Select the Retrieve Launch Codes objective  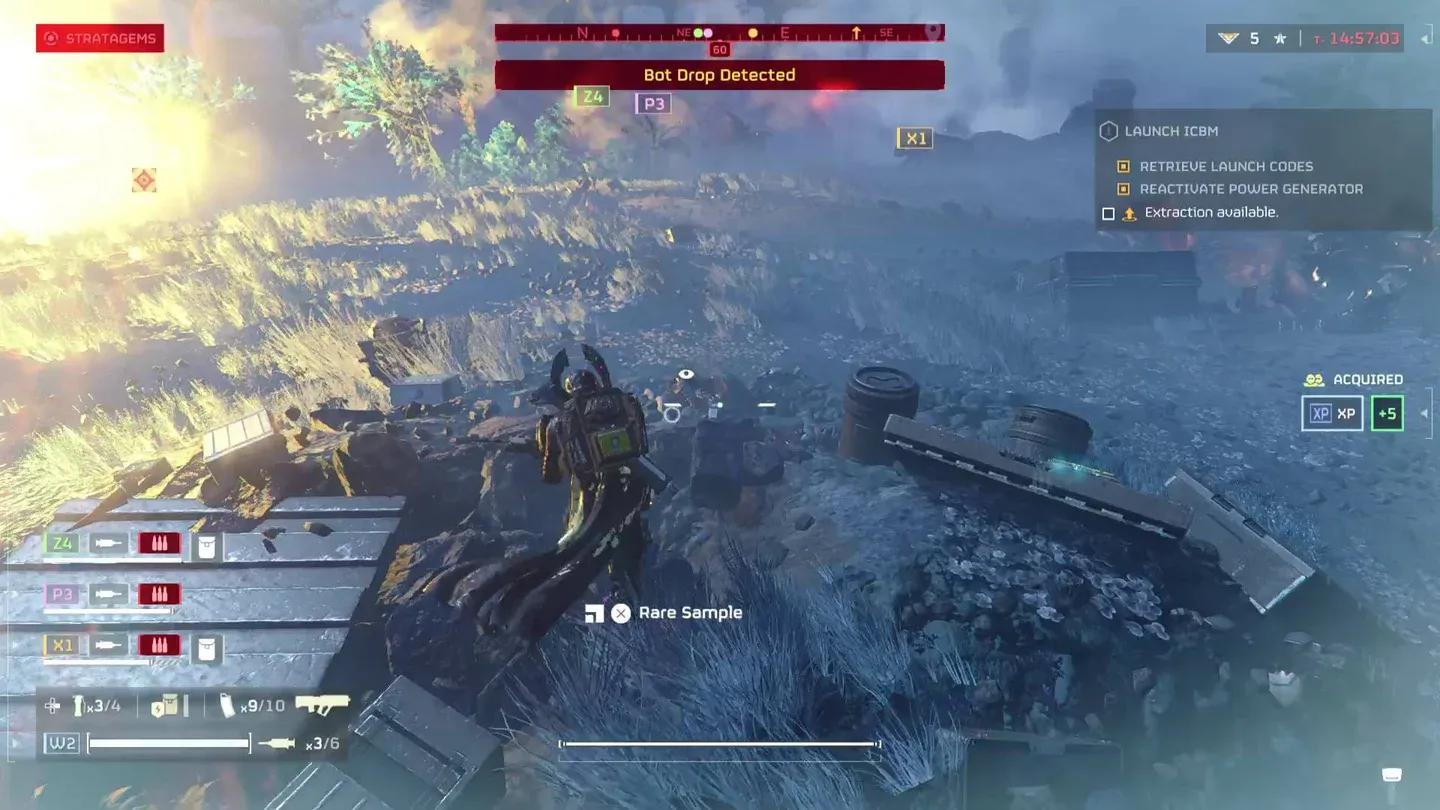[1225, 167]
